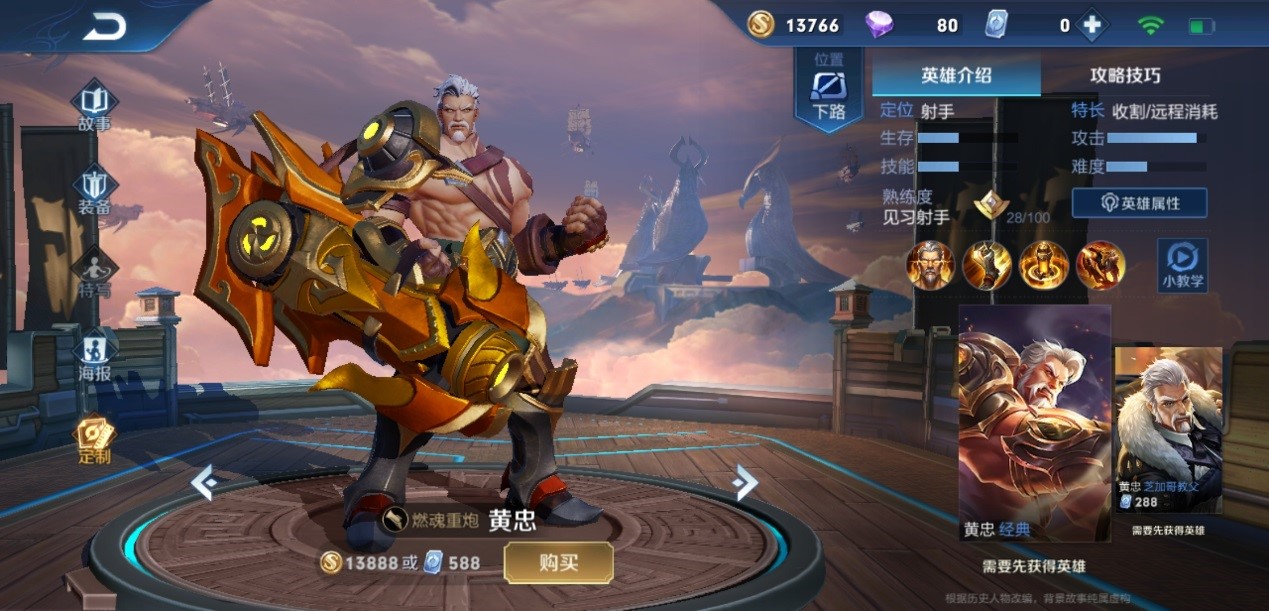Click the 购买 purchase button
This screenshot has width=1269, height=611.
[558, 563]
